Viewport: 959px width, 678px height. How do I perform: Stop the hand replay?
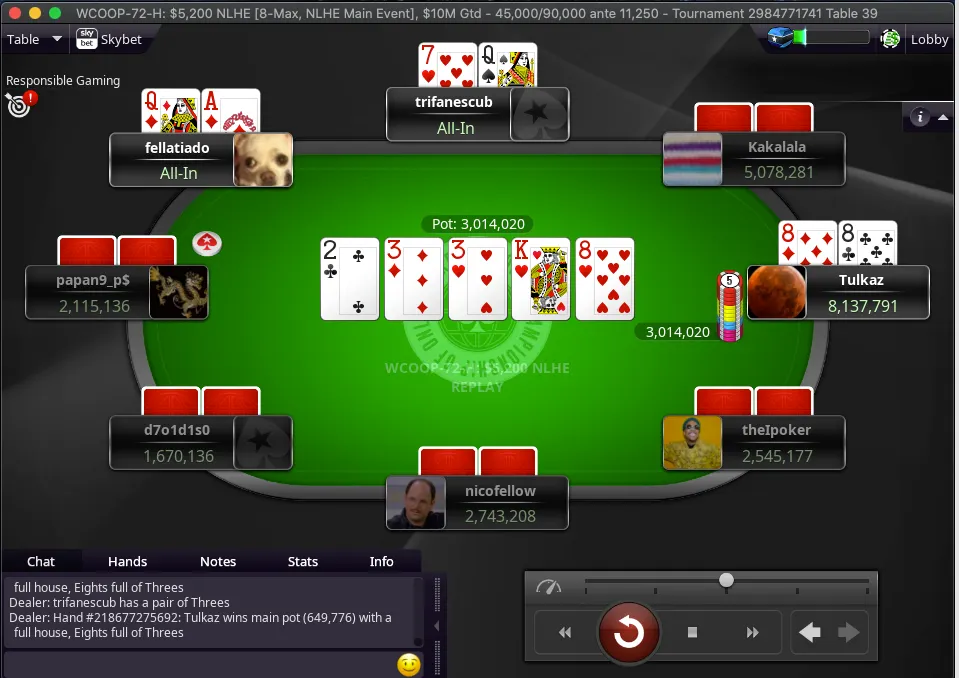coord(692,632)
